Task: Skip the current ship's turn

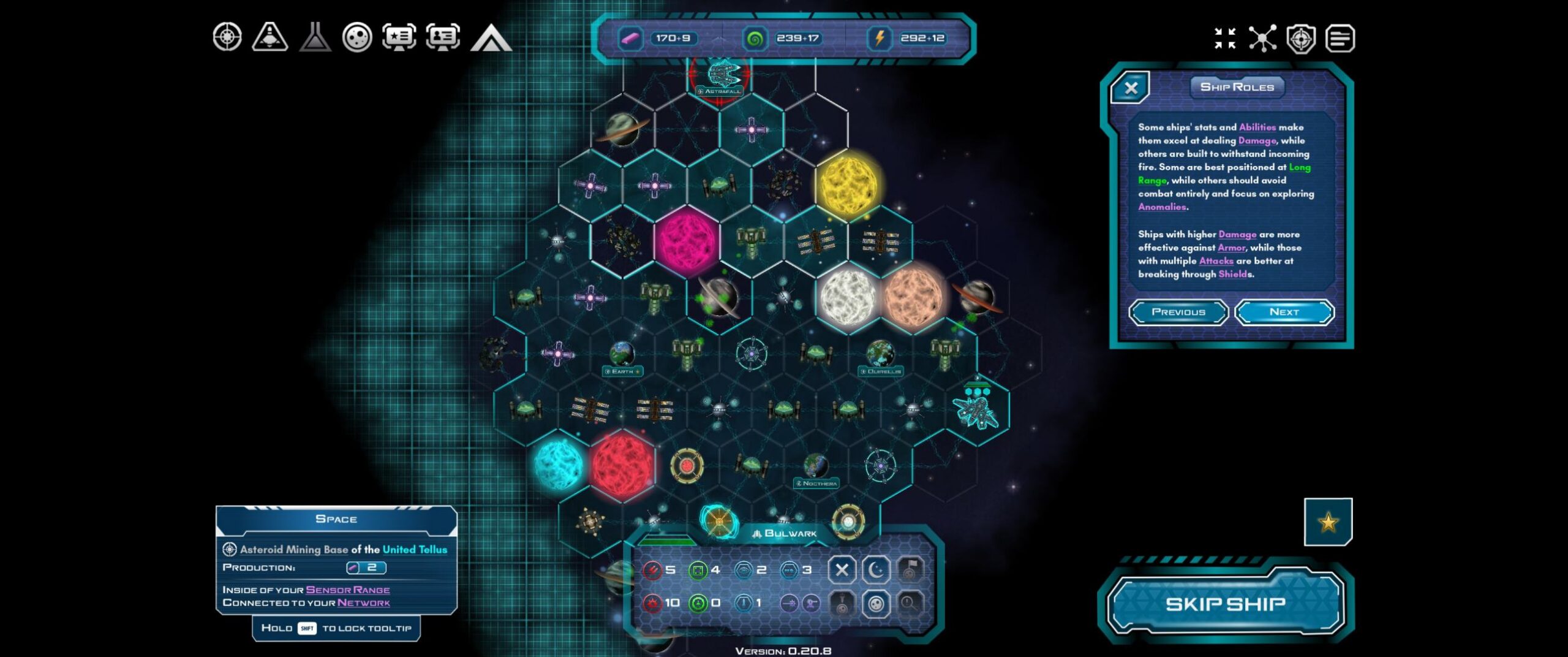Action: [1225, 604]
